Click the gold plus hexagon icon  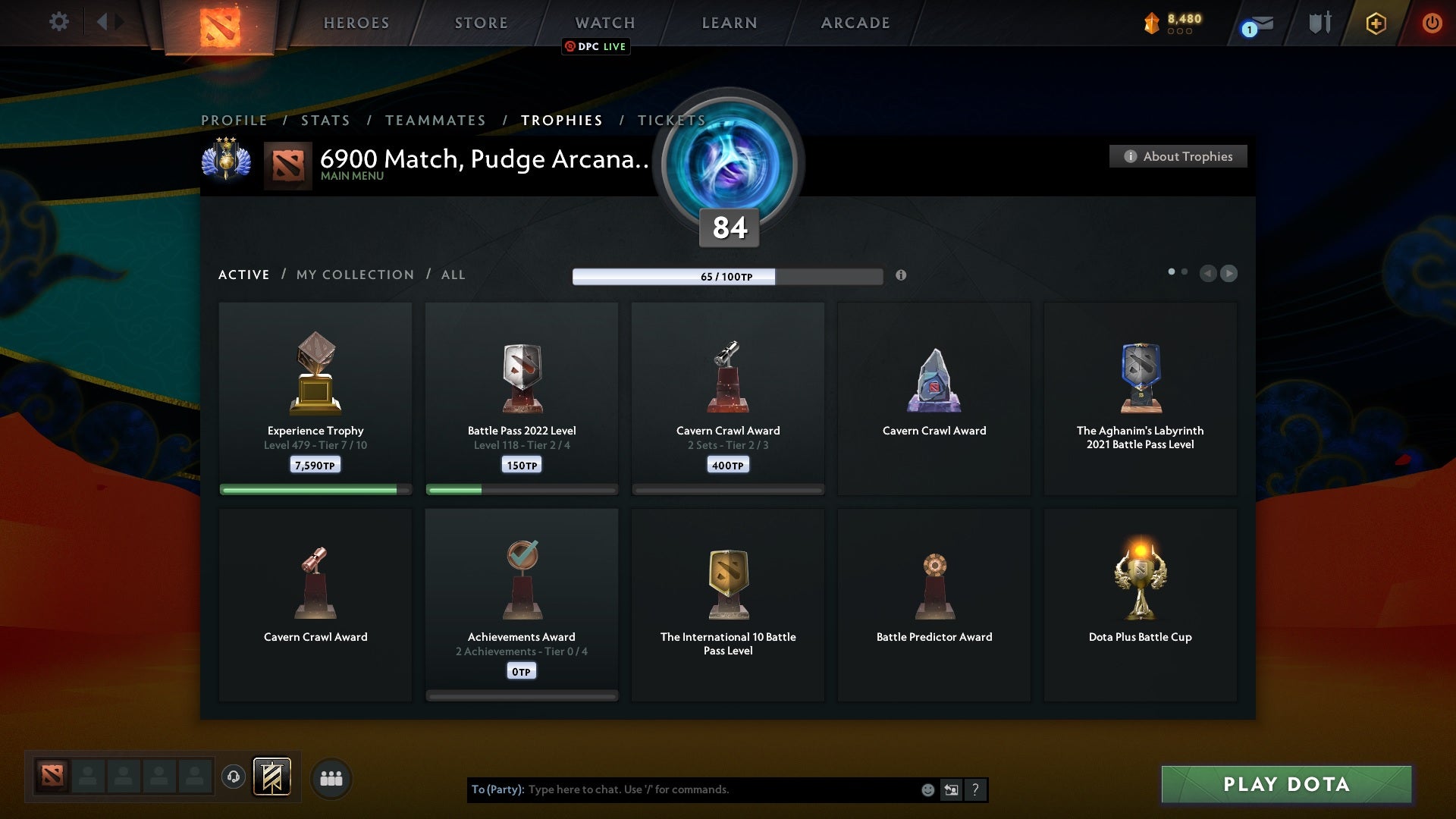click(x=1375, y=24)
